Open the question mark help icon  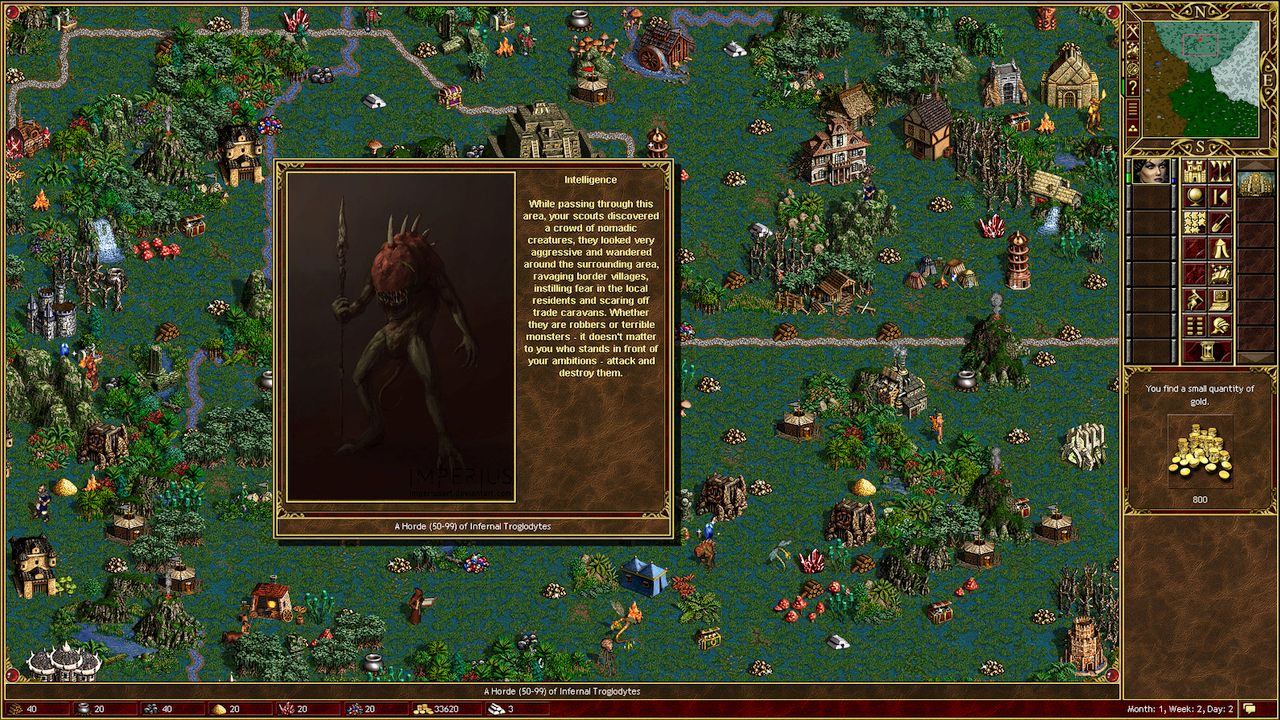coord(1133,88)
